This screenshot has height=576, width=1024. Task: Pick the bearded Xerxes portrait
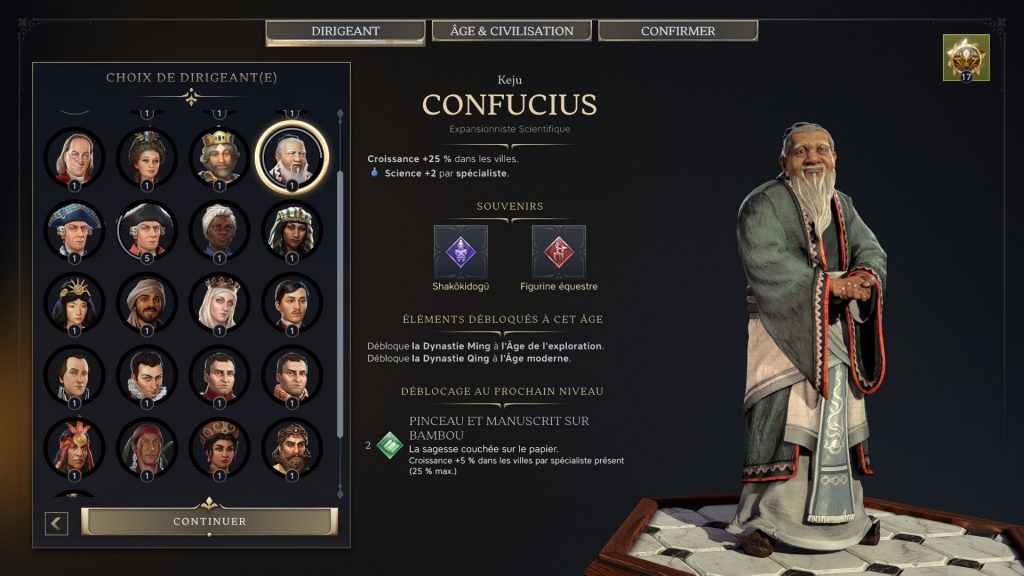(x=291, y=447)
